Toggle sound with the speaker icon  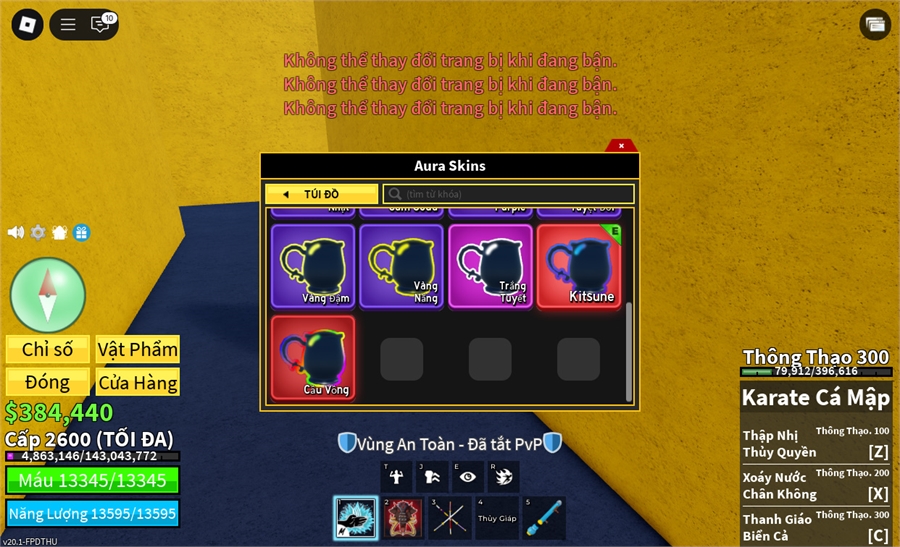tap(16, 232)
